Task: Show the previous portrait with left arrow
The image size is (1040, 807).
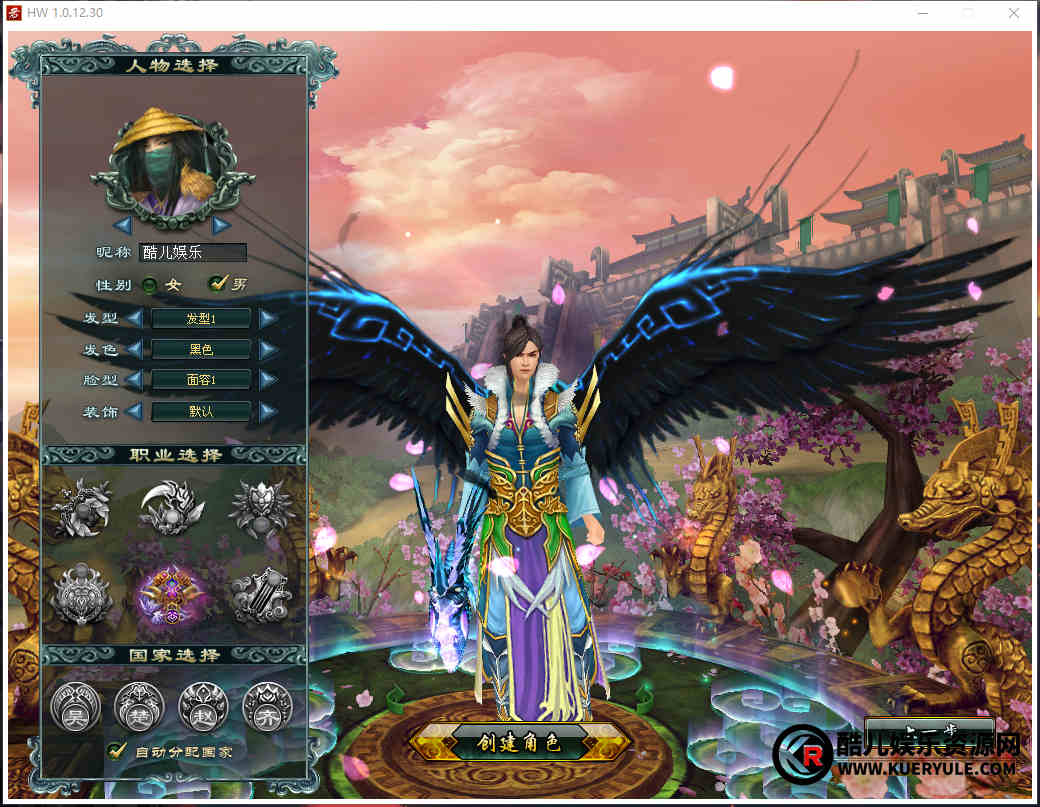Action: pos(123,225)
